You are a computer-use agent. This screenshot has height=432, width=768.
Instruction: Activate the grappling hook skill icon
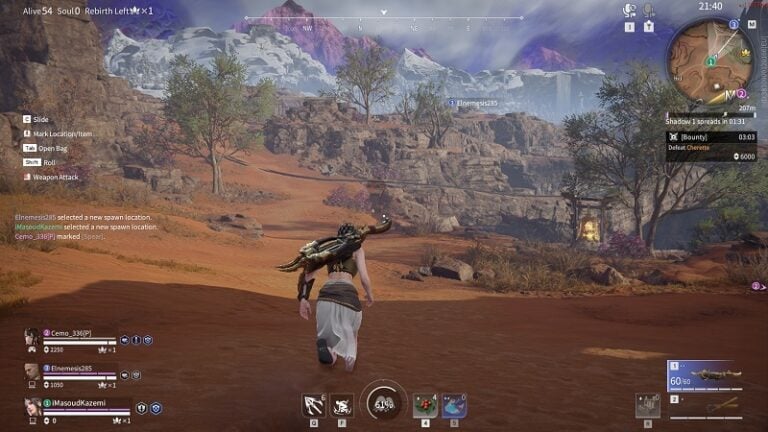314,405
